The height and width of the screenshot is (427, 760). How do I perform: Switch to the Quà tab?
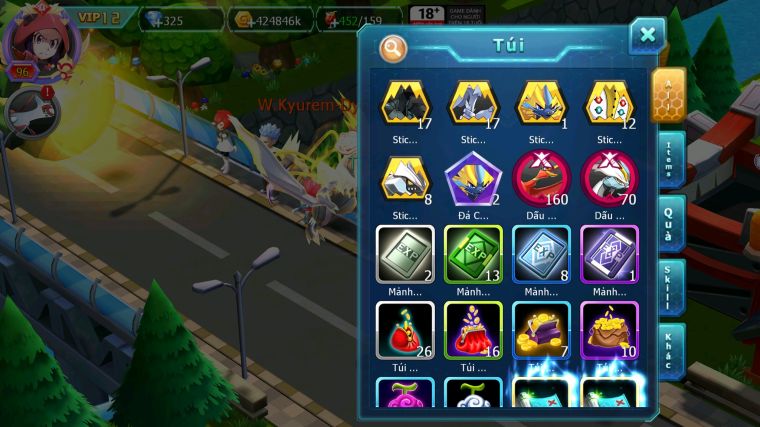pyautogui.click(x=670, y=224)
